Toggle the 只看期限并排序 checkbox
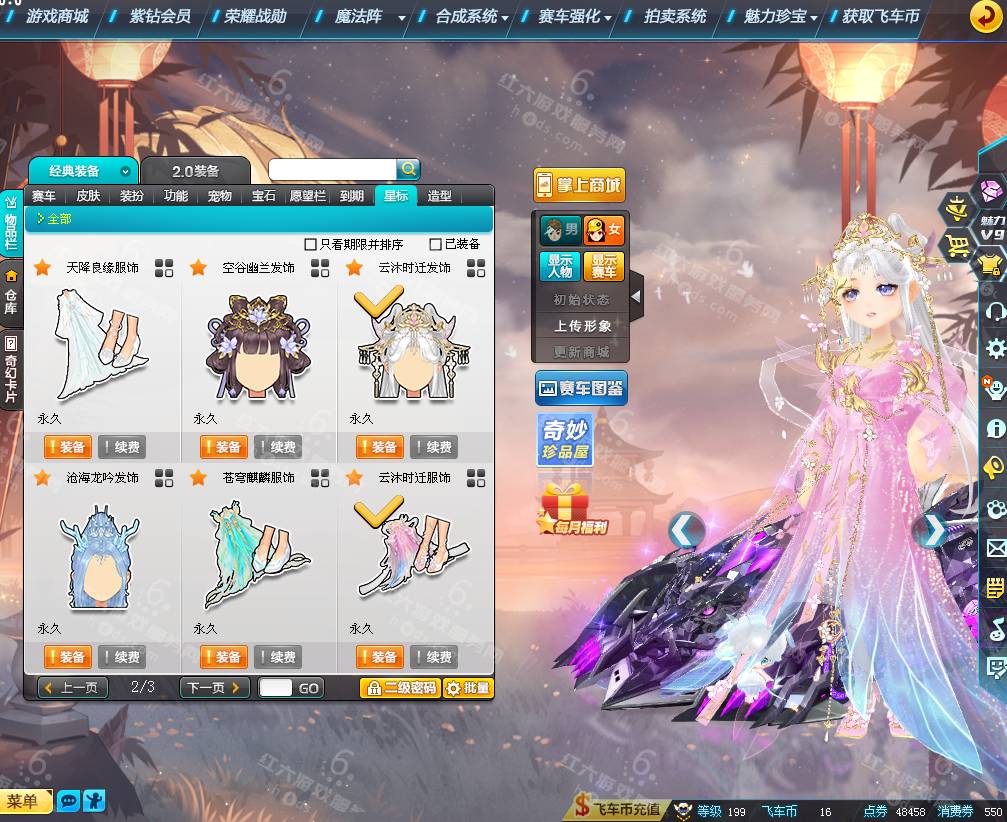Image resolution: width=1007 pixels, height=822 pixels. click(311, 245)
